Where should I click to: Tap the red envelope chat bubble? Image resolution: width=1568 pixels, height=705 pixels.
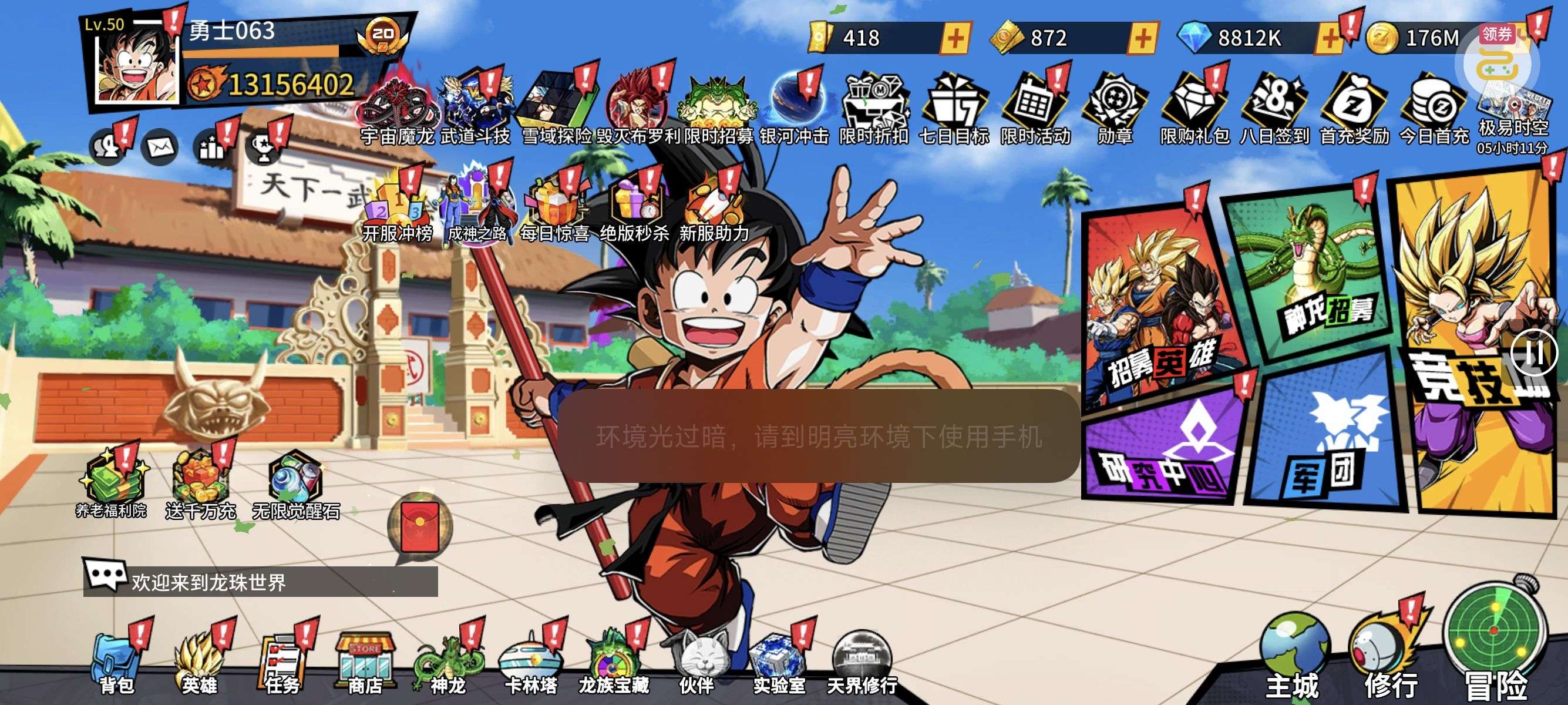pos(420,526)
